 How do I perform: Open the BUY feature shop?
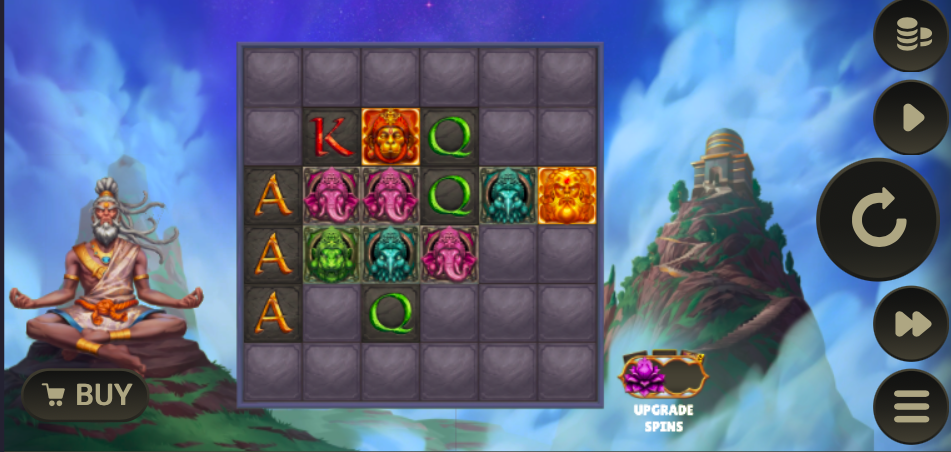point(86,395)
